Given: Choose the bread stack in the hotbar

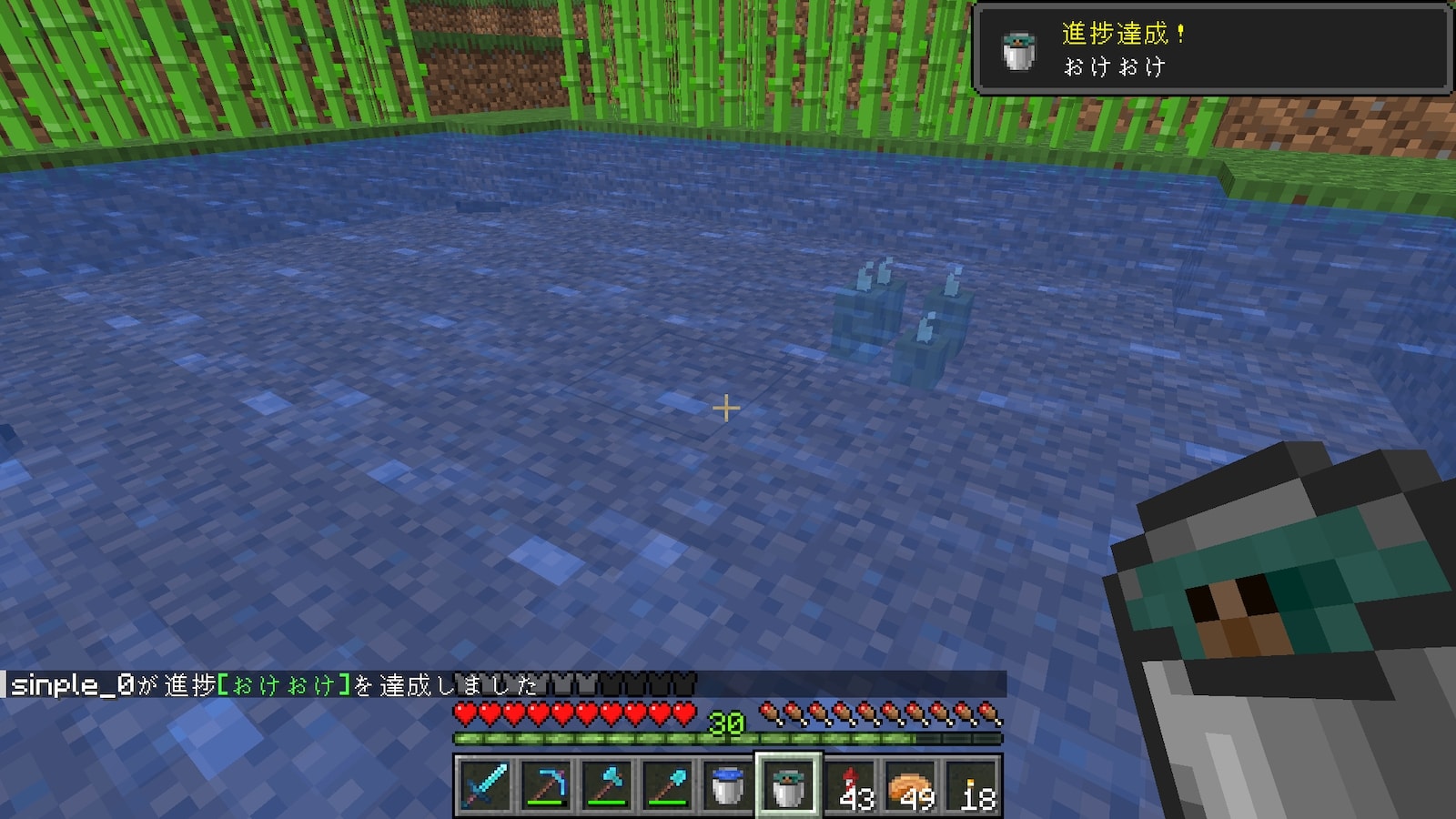Looking at the screenshot, I should pos(911,786).
